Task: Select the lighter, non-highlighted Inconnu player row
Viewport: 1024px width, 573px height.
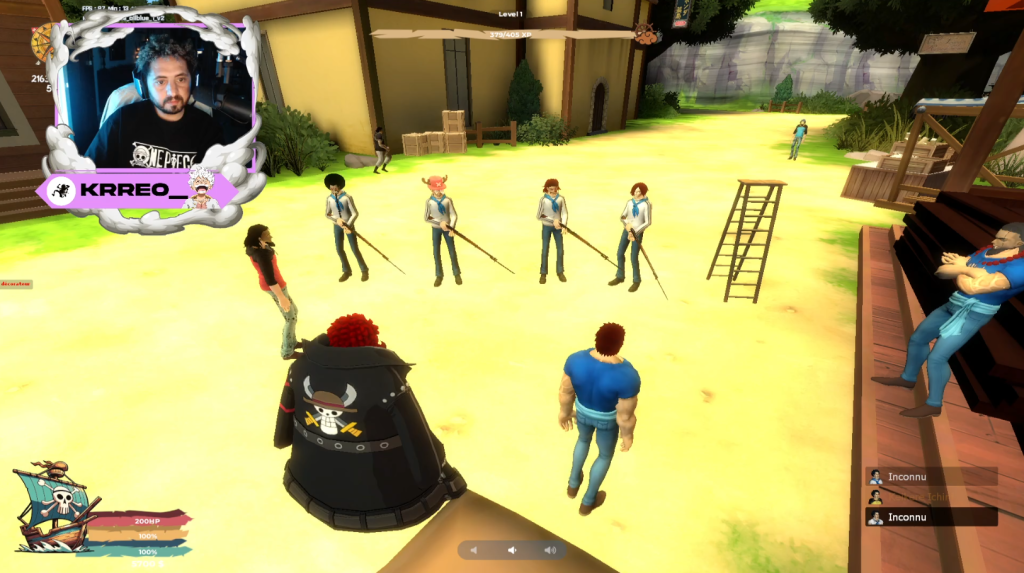Action: 931,476
